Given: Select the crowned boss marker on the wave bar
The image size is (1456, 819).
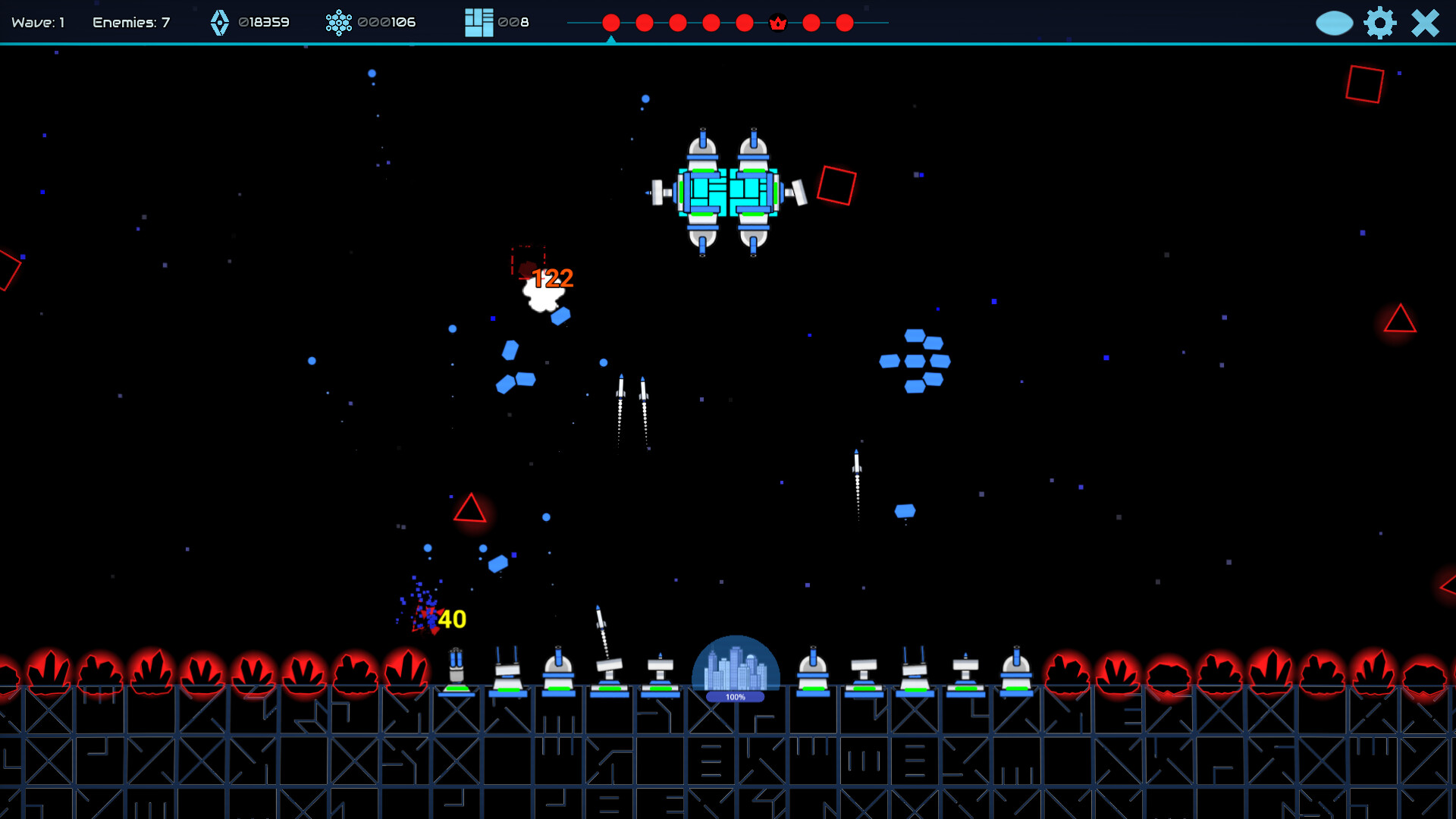Looking at the screenshot, I should 777,23.
